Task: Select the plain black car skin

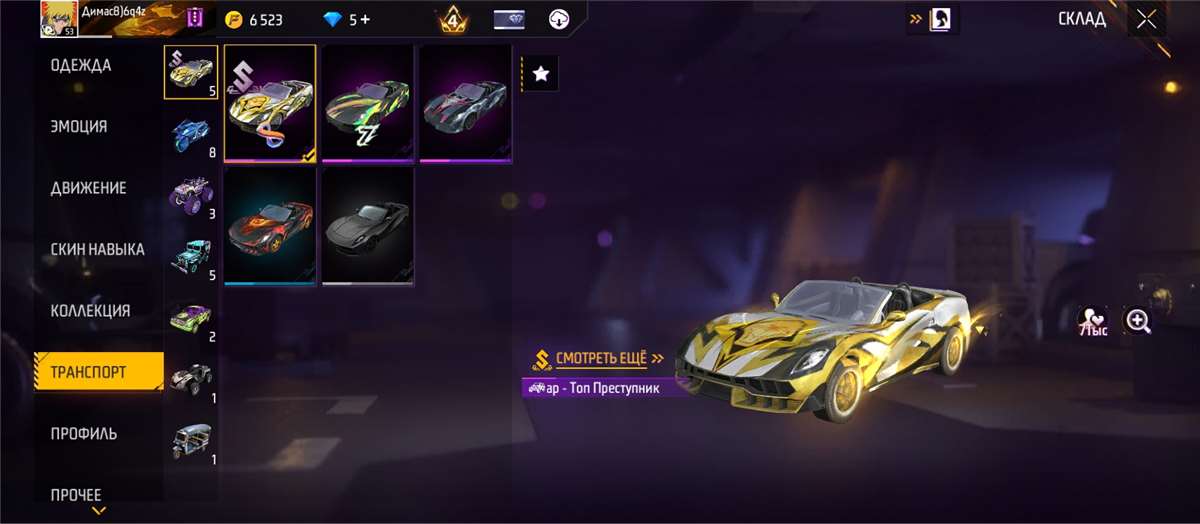Action: click(x=367, y=225)
